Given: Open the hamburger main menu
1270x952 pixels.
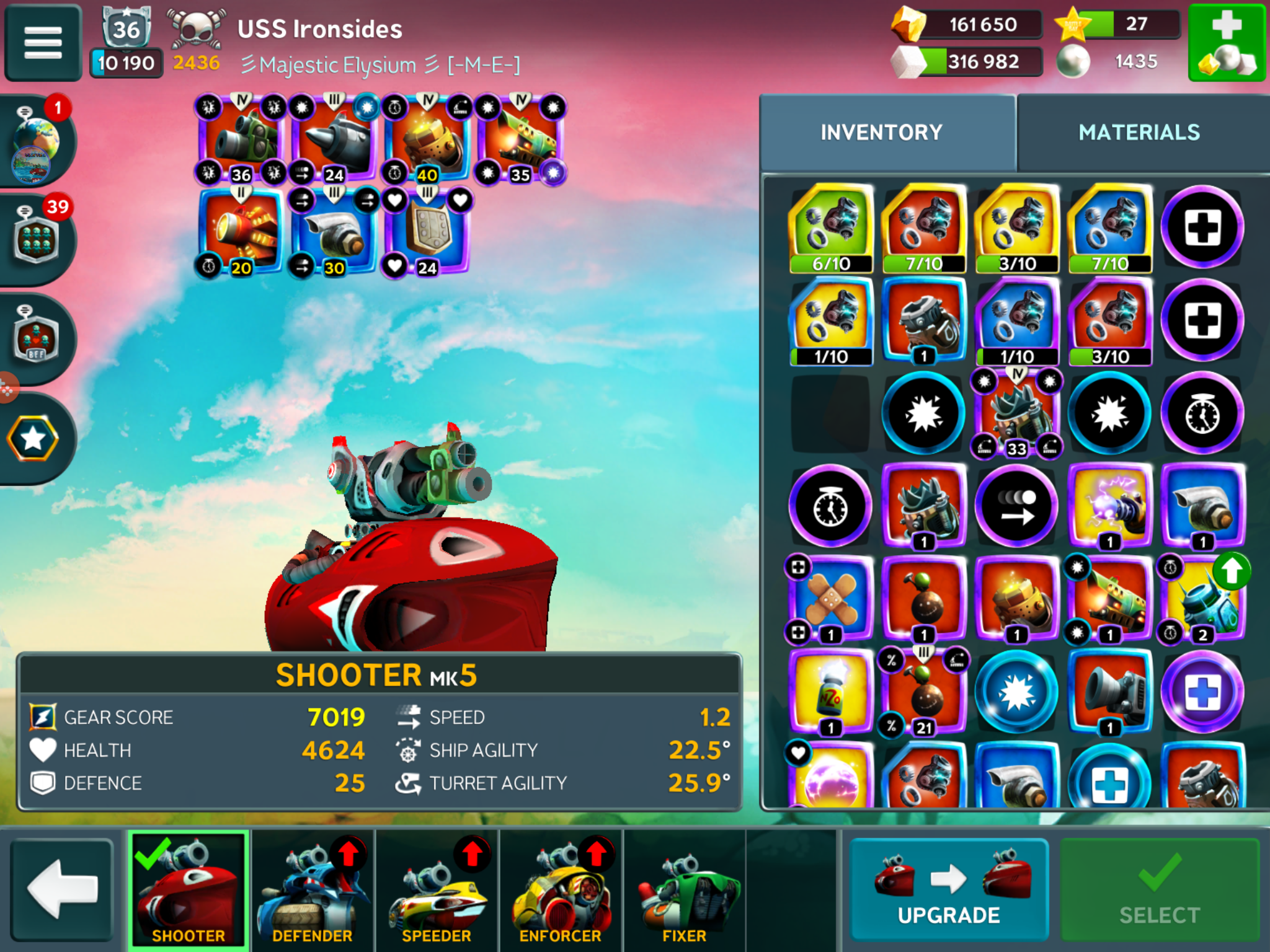Looking at the screenshot, I should click(x=43, y=42).
